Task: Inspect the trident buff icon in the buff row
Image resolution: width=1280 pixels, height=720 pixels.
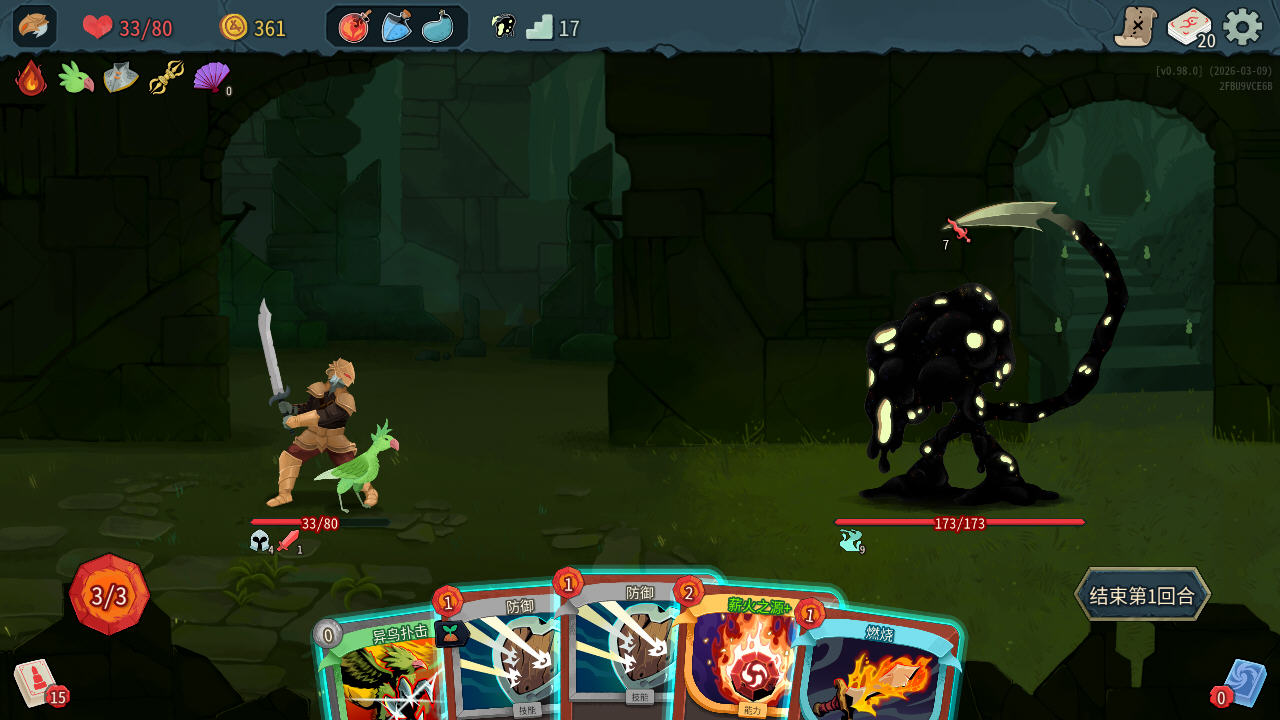Action: tap(166, 78)
